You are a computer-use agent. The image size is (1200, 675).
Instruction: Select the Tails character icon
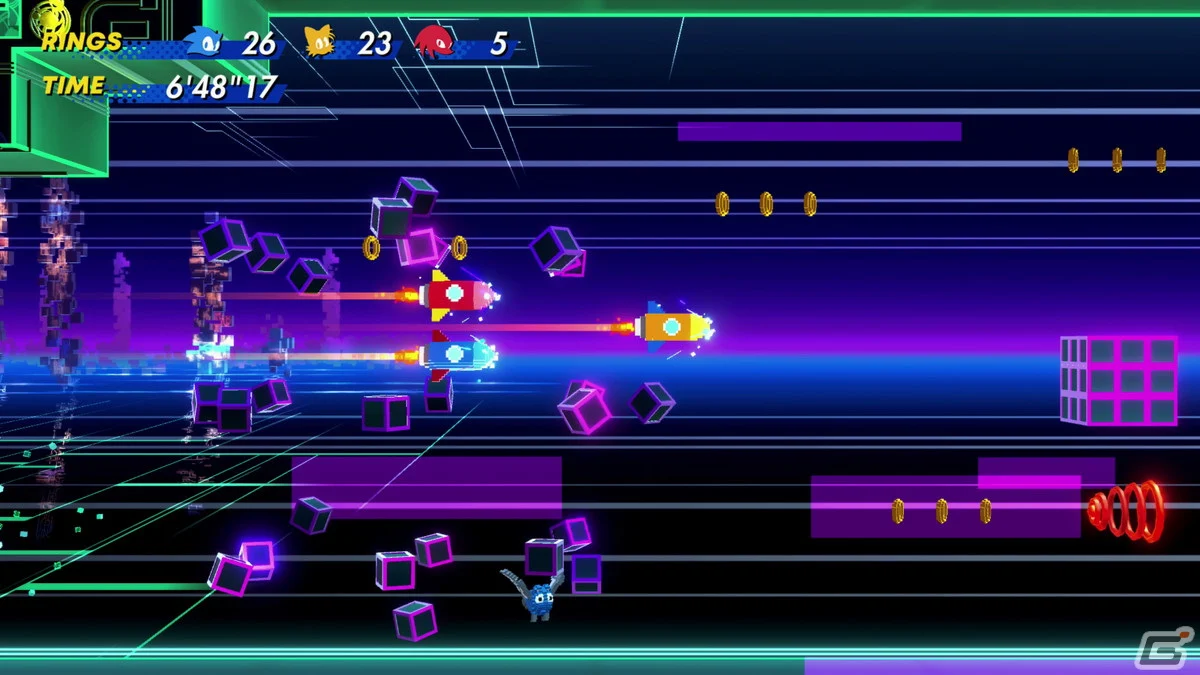pyautogui.click(x=320, y=43)
